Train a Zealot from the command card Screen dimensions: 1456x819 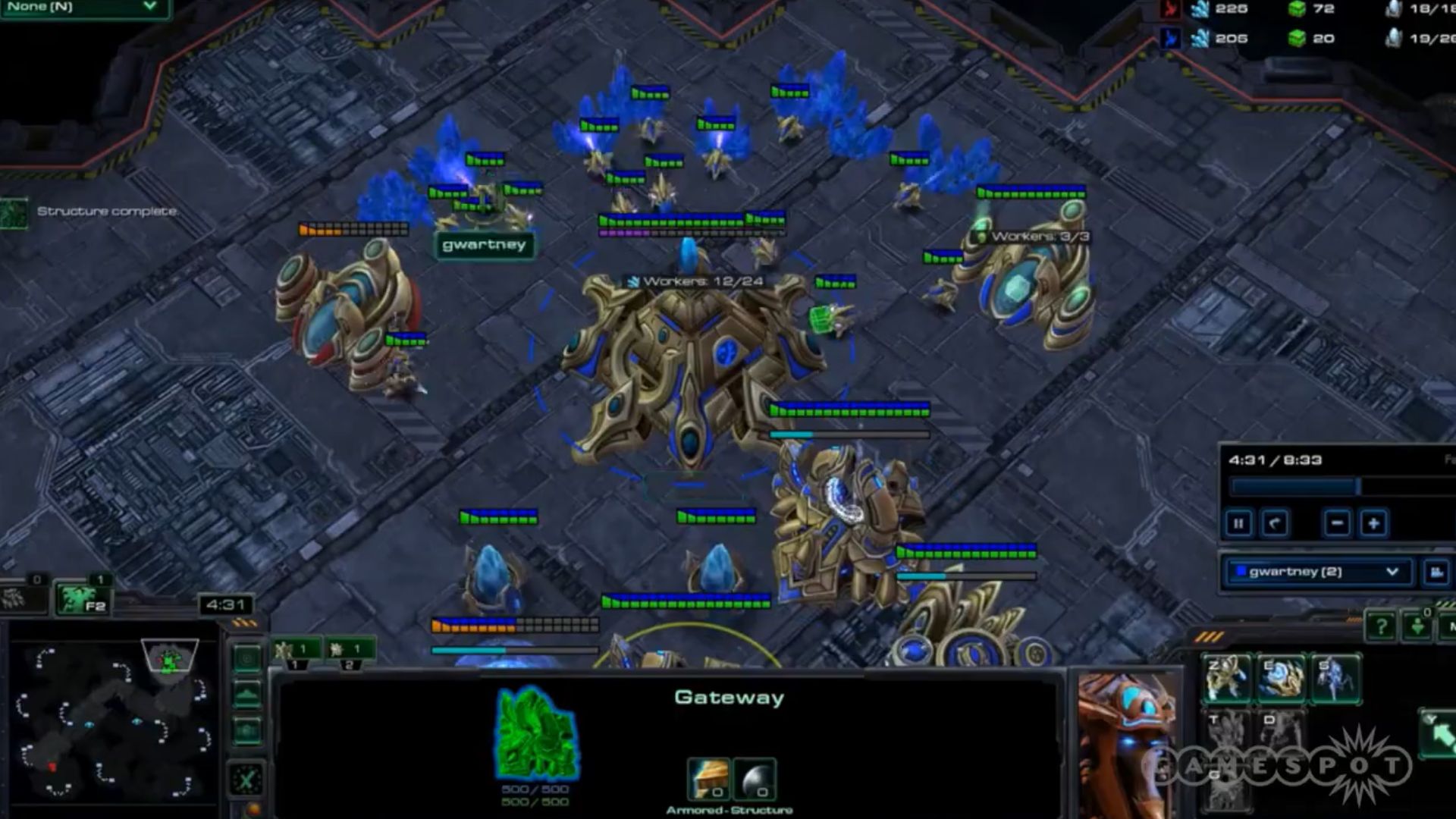(x=1226, y=678)
